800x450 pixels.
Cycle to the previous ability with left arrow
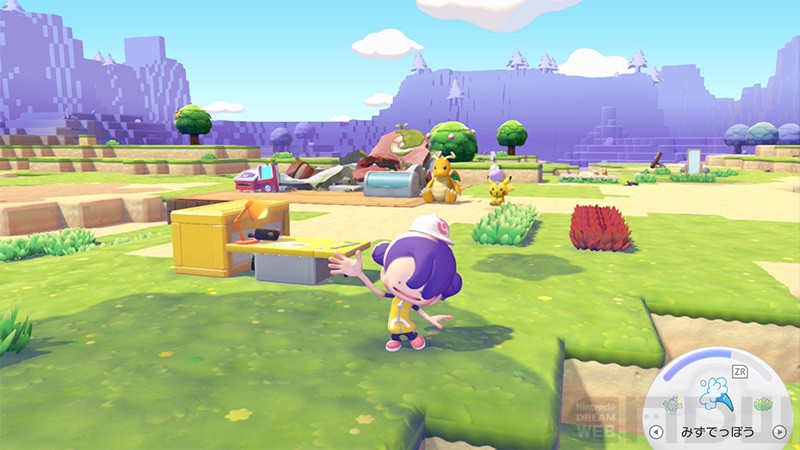[655, 433]
